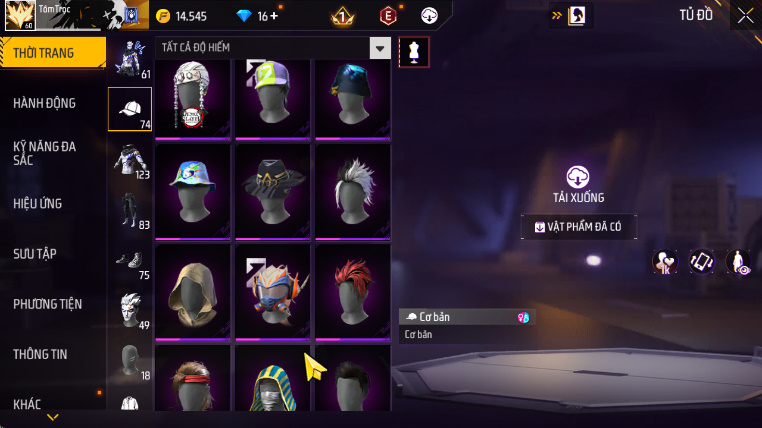Screen dimensions: 762x428
Task: Select the red spiky hair item
Action: [352, 290]
